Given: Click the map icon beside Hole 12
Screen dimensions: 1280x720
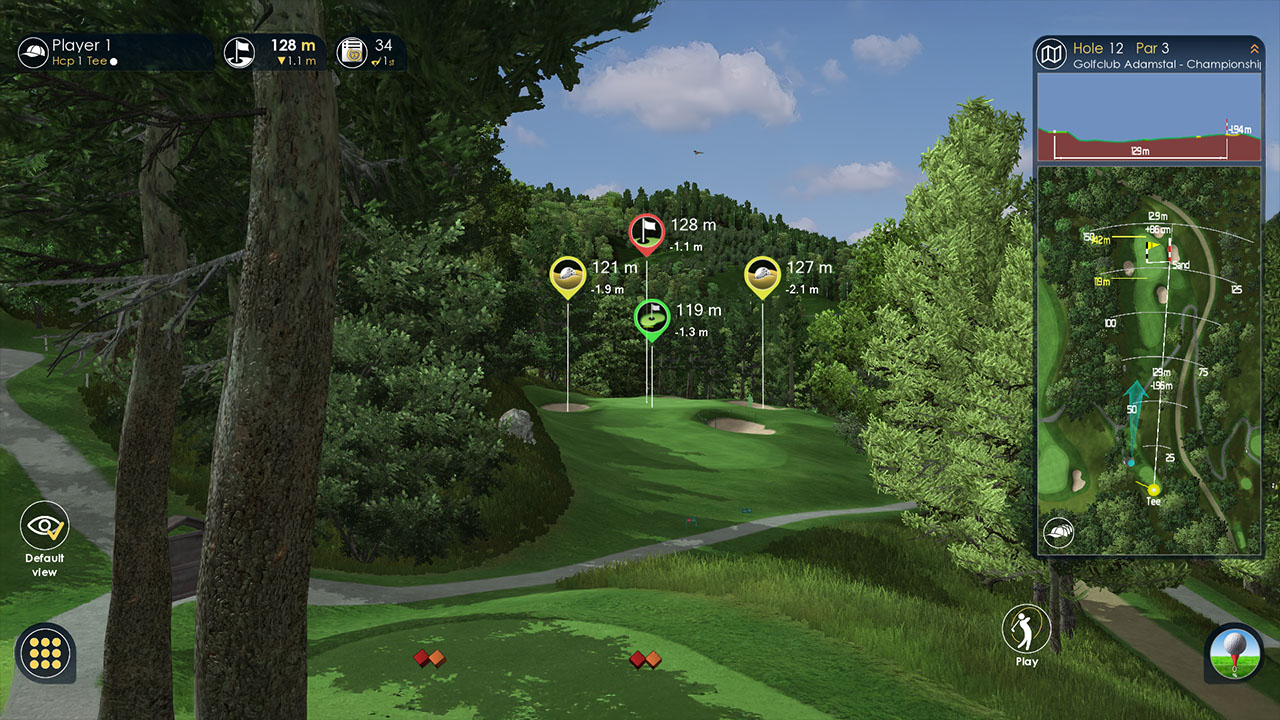Looking at the screenshot, I should [1051, 54].
